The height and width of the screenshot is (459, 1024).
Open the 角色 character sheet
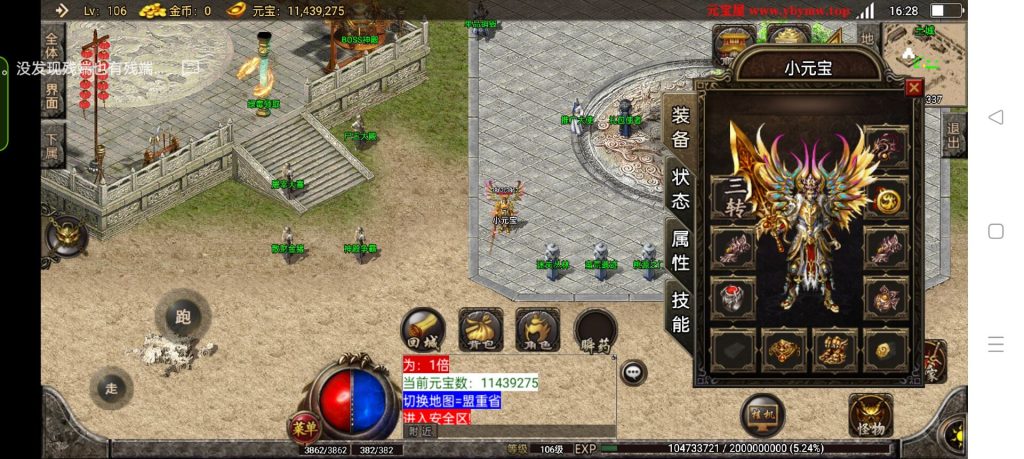click(537, 329)
